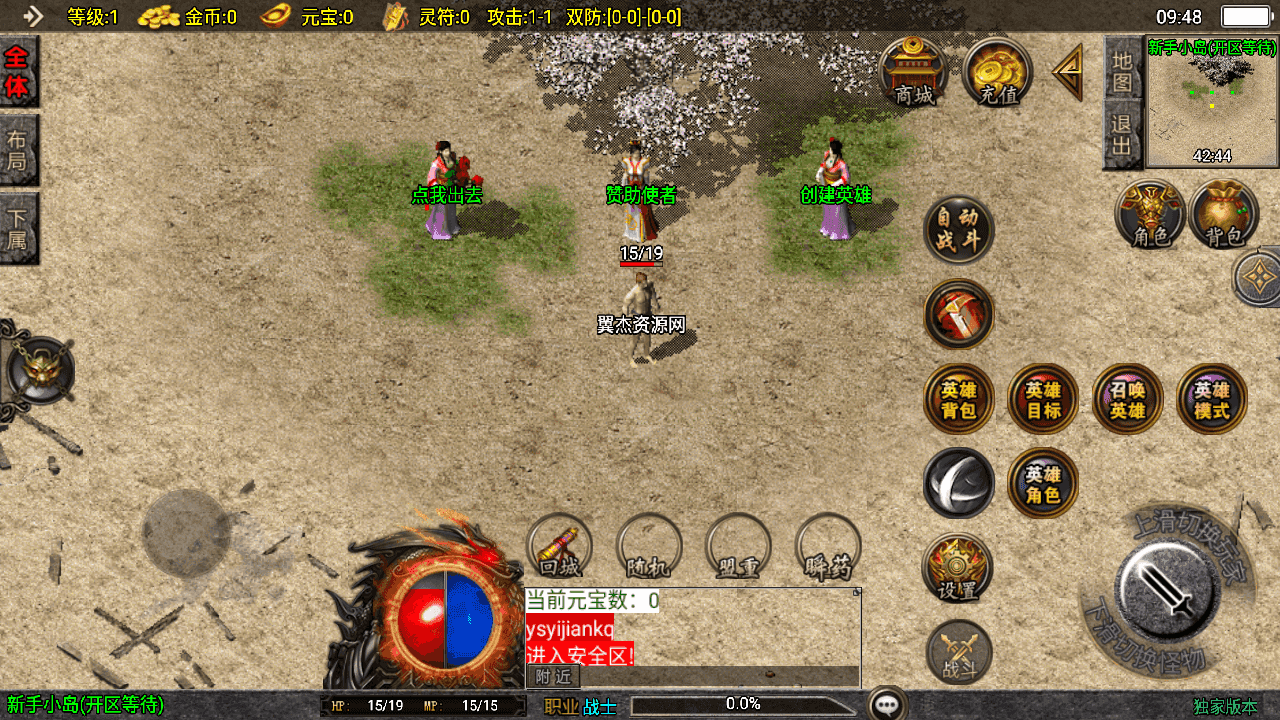This screenshot has height=720, width=1280.
Task: Click the 退出 exit button
Action: (x=1123, y=137)
